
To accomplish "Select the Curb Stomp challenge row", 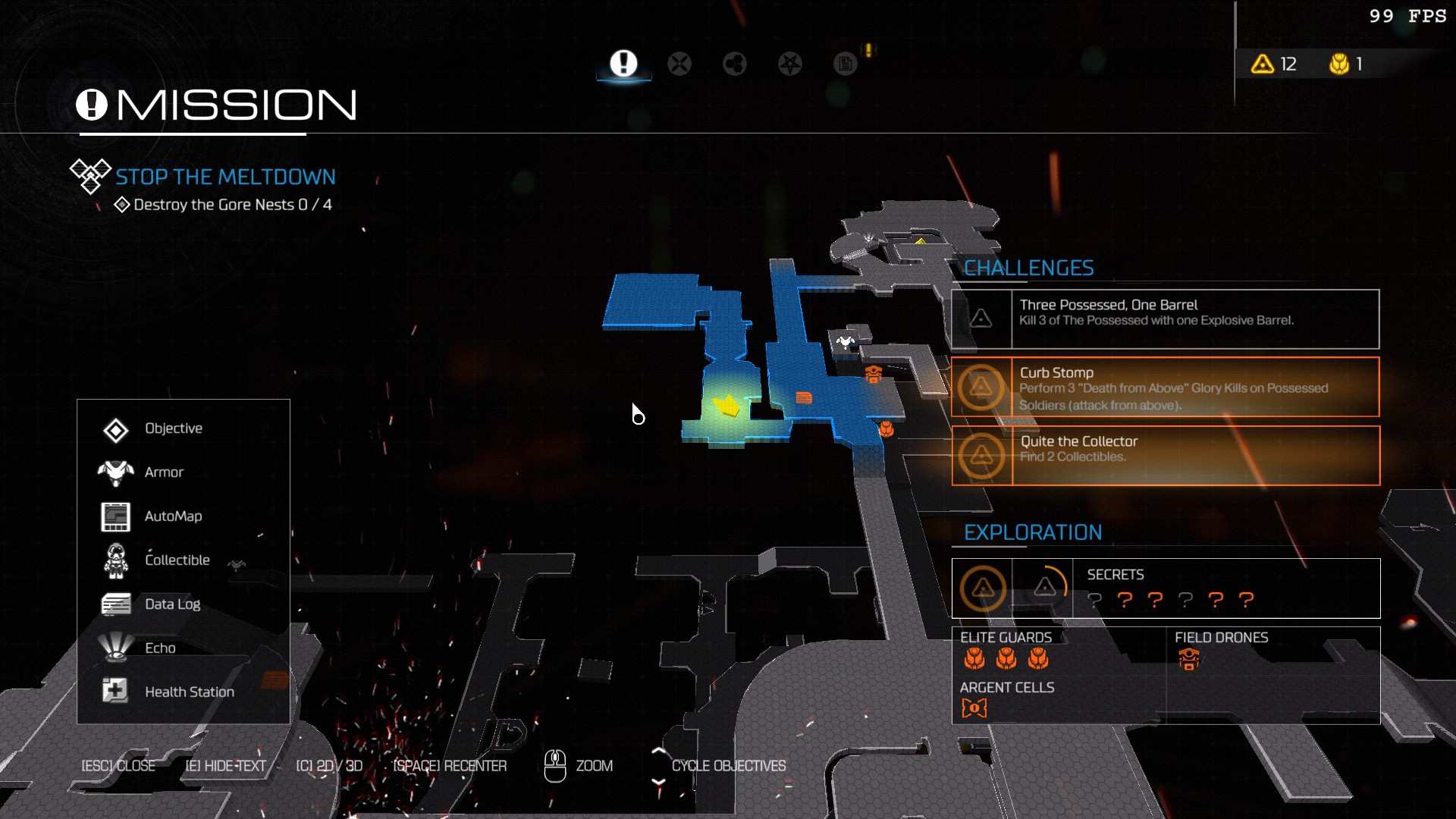I will pyautogui.click(x=1165, y=388).
